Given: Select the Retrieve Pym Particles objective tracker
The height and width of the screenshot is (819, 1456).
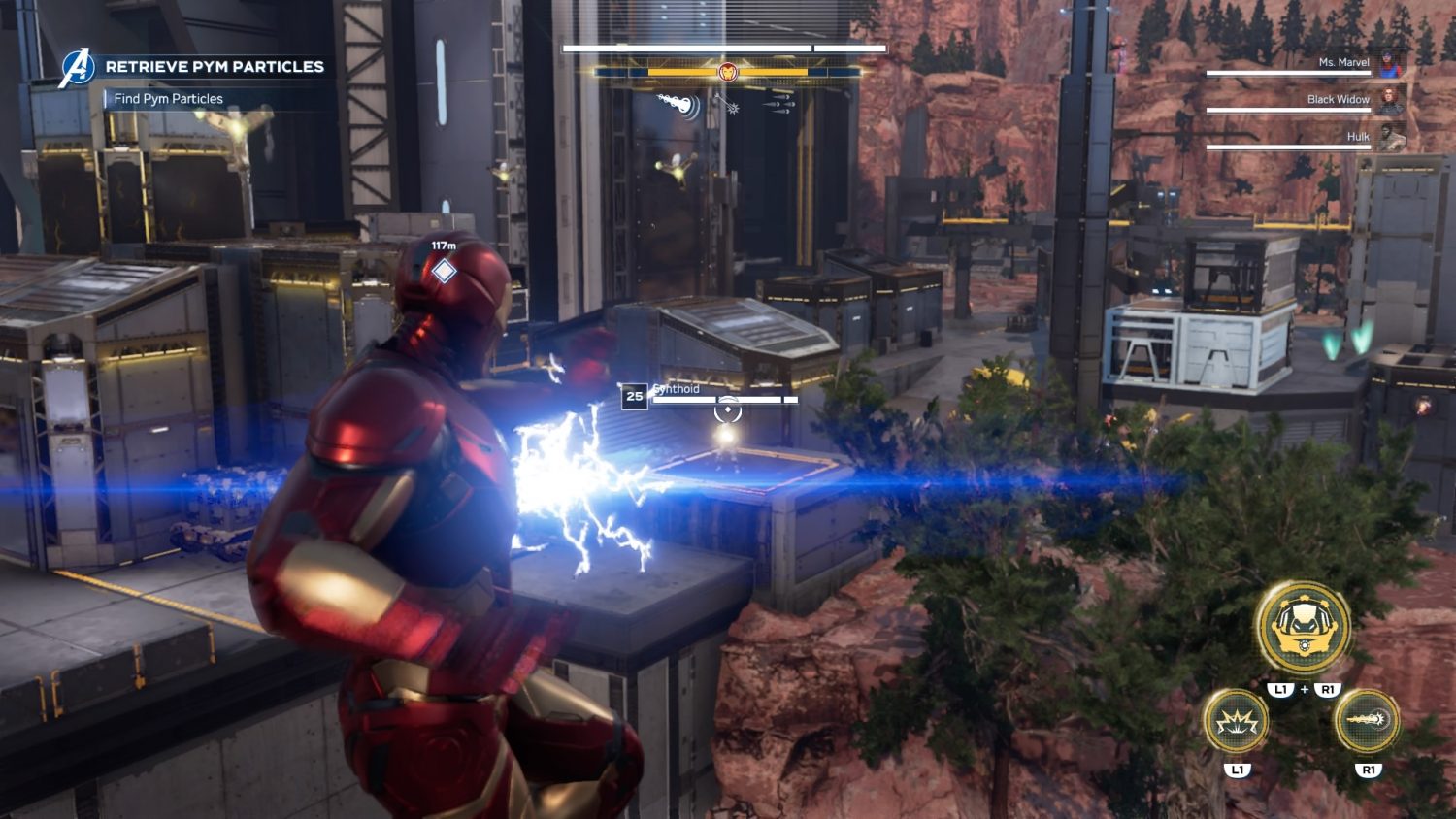Looking at the screenshot, I should click(x=214, y=67).
